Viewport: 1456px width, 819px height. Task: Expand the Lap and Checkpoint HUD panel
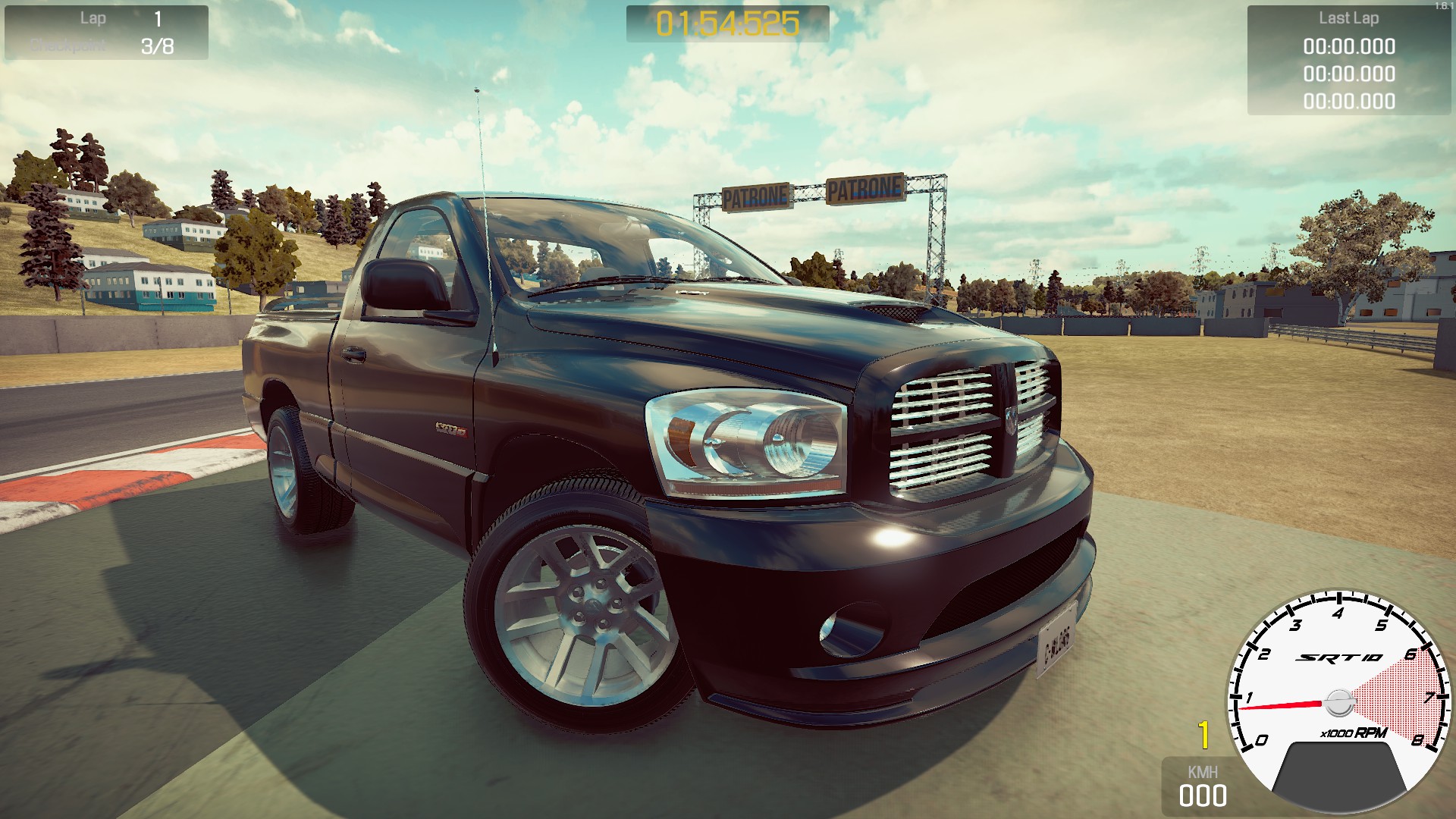[106, 32]
